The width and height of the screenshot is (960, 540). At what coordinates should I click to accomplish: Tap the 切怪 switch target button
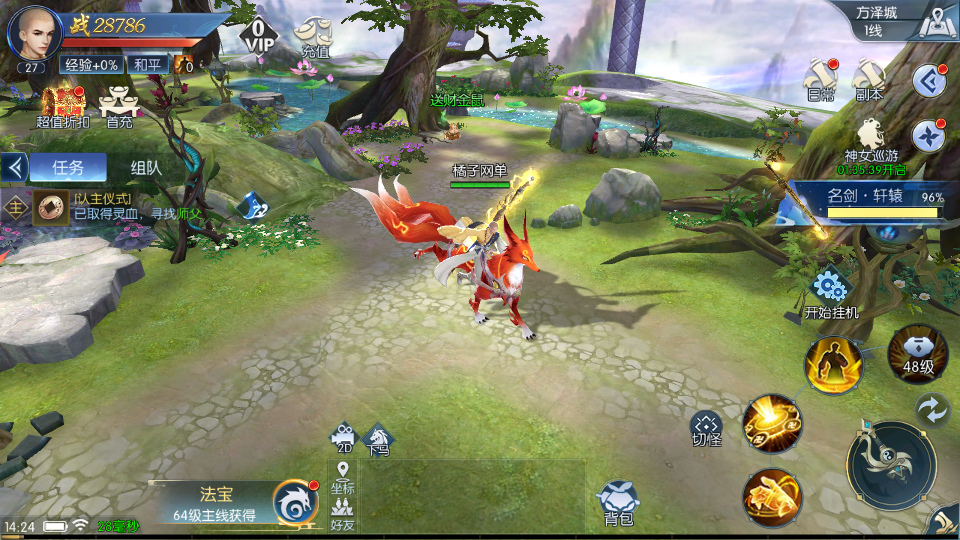[x=707, y=425]
